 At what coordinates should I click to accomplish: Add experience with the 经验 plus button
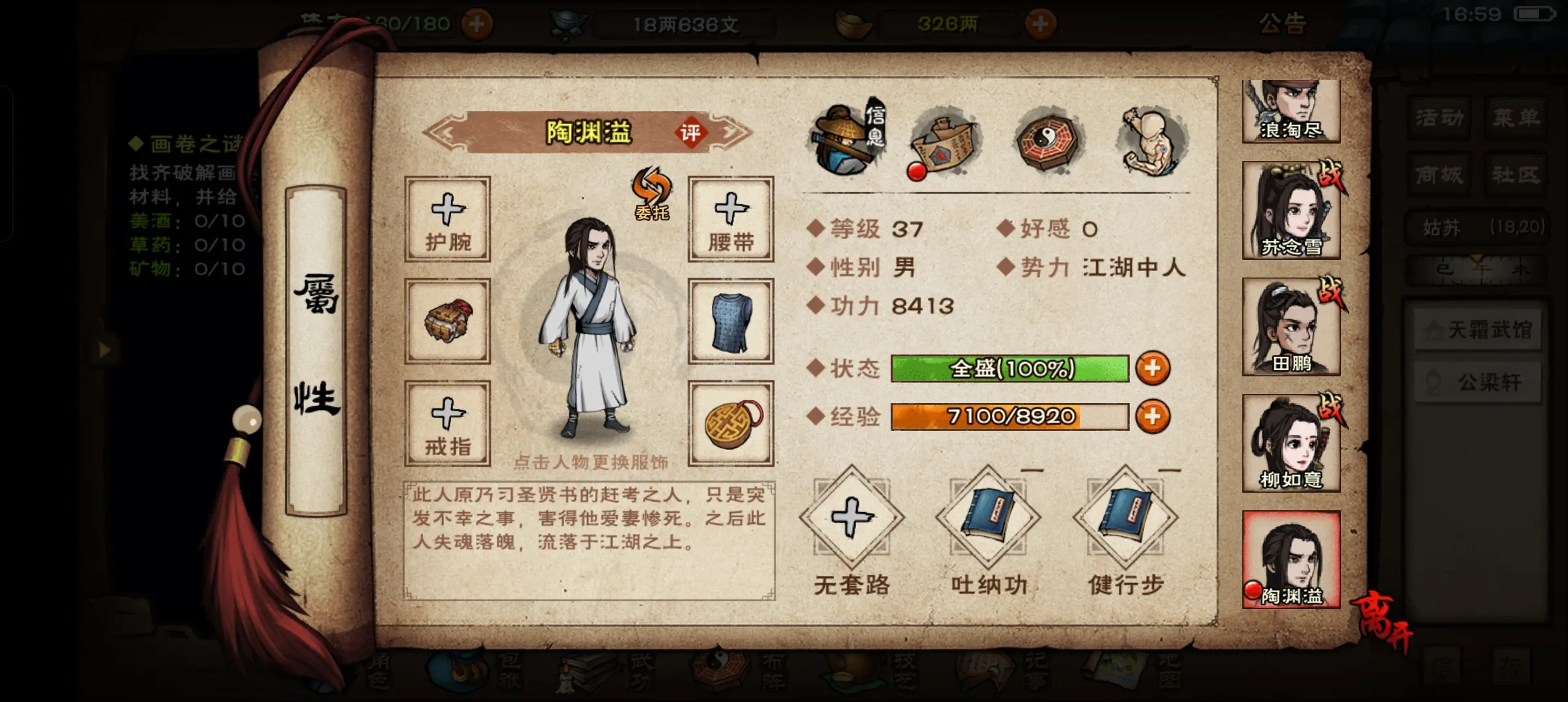[1153, 417]
